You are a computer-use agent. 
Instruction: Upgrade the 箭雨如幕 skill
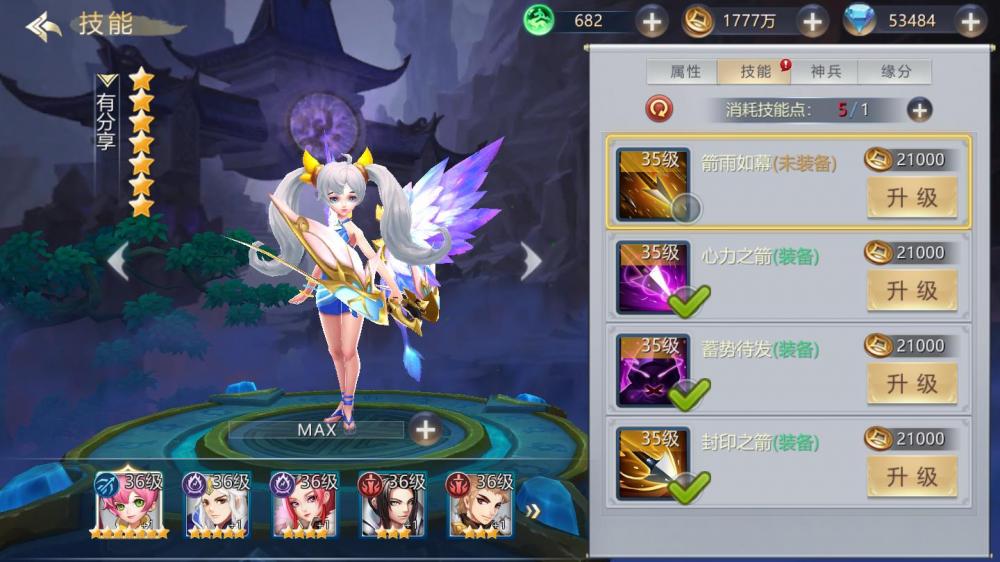tap(911, 198)
